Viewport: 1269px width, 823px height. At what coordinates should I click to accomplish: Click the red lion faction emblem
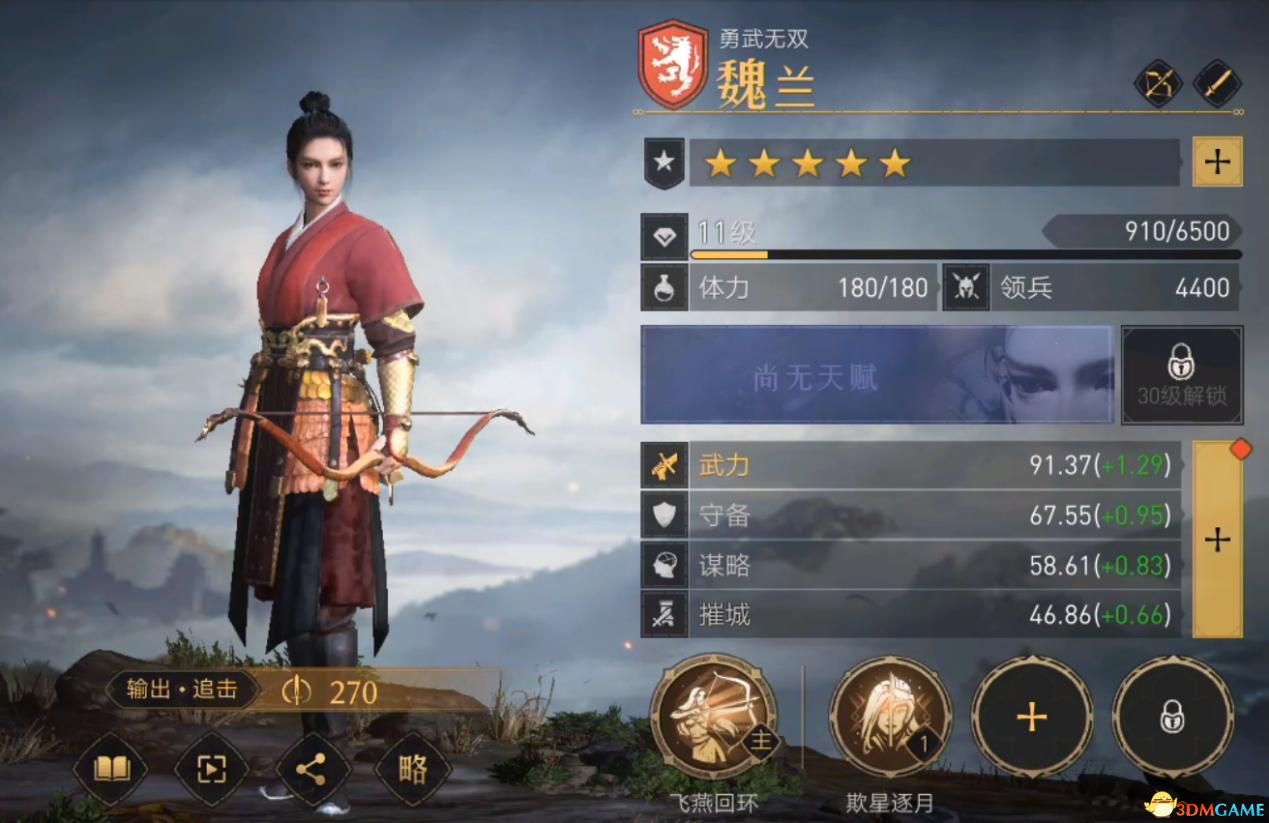[673, 64]
